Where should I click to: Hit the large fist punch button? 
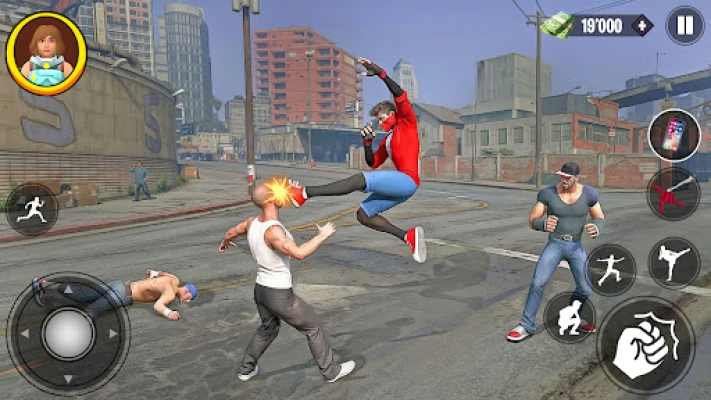[645, 346]
